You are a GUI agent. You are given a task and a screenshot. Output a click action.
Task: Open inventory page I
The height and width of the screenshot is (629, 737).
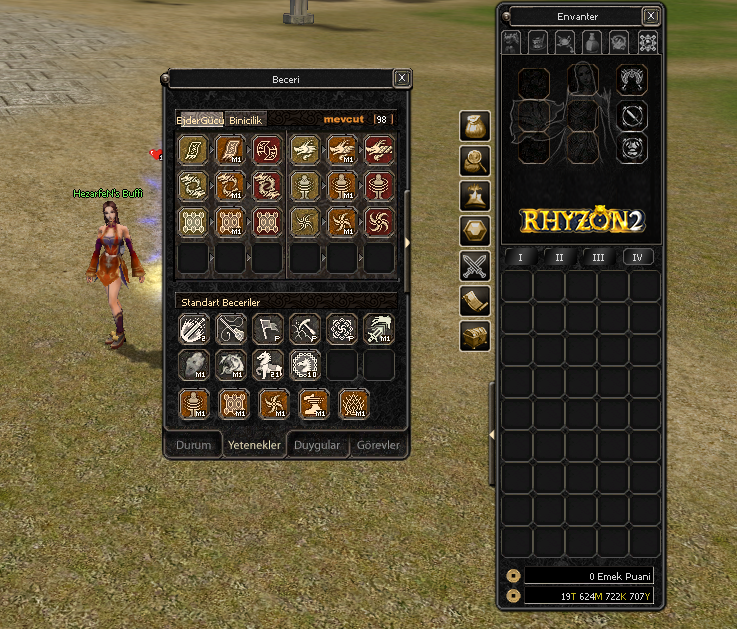pyautogui.click(x=520, y=257)
